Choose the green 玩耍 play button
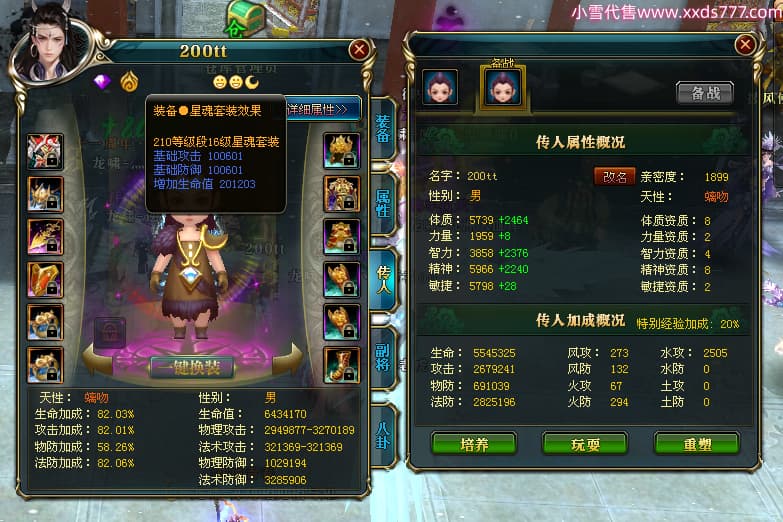 [x=585, y=442]
